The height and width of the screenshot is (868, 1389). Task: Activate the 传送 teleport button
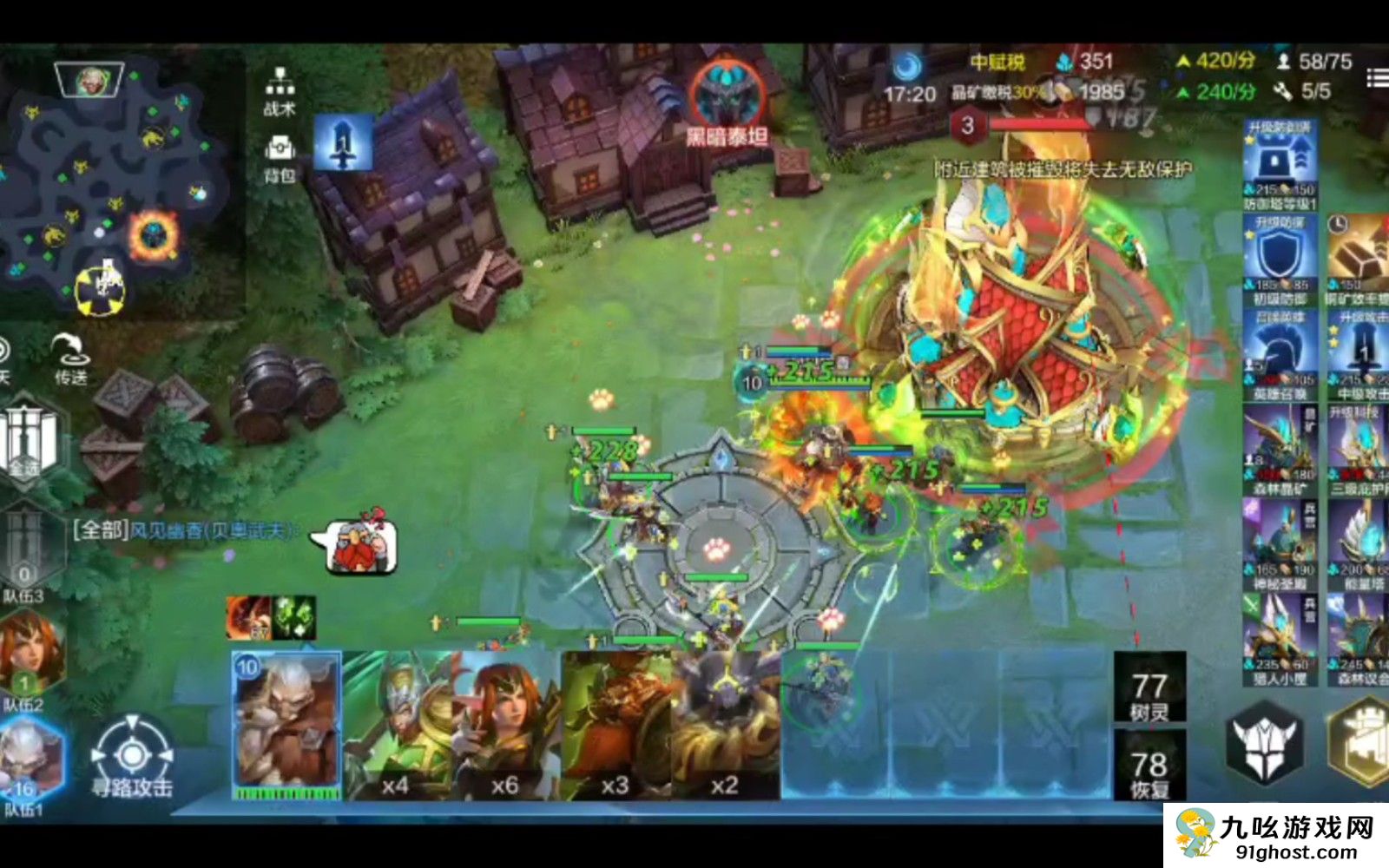point(70,358)
